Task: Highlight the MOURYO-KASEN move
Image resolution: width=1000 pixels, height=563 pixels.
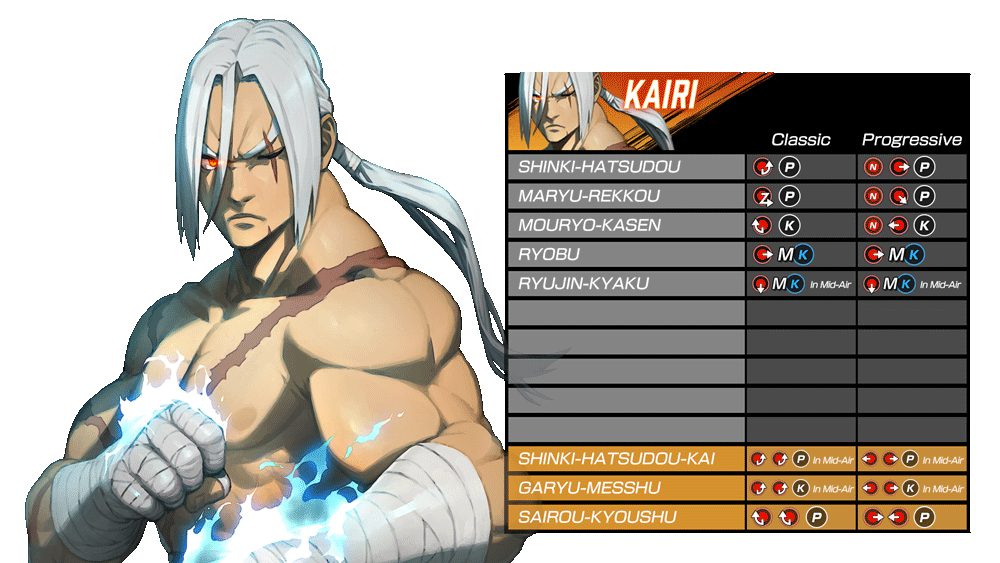Action: 626,225
